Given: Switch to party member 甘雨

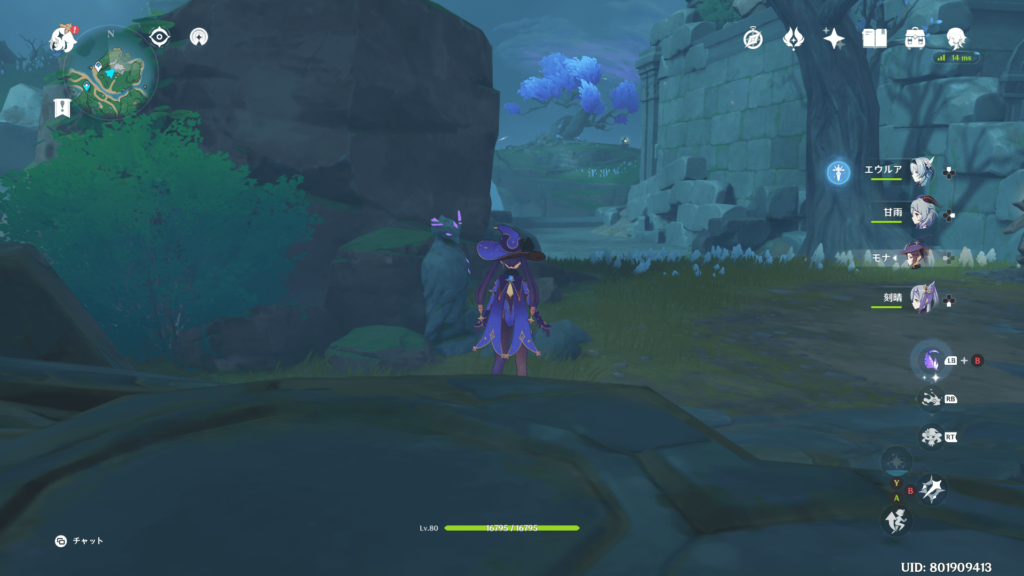Looking at the screenshot, I should coord(920,214).
